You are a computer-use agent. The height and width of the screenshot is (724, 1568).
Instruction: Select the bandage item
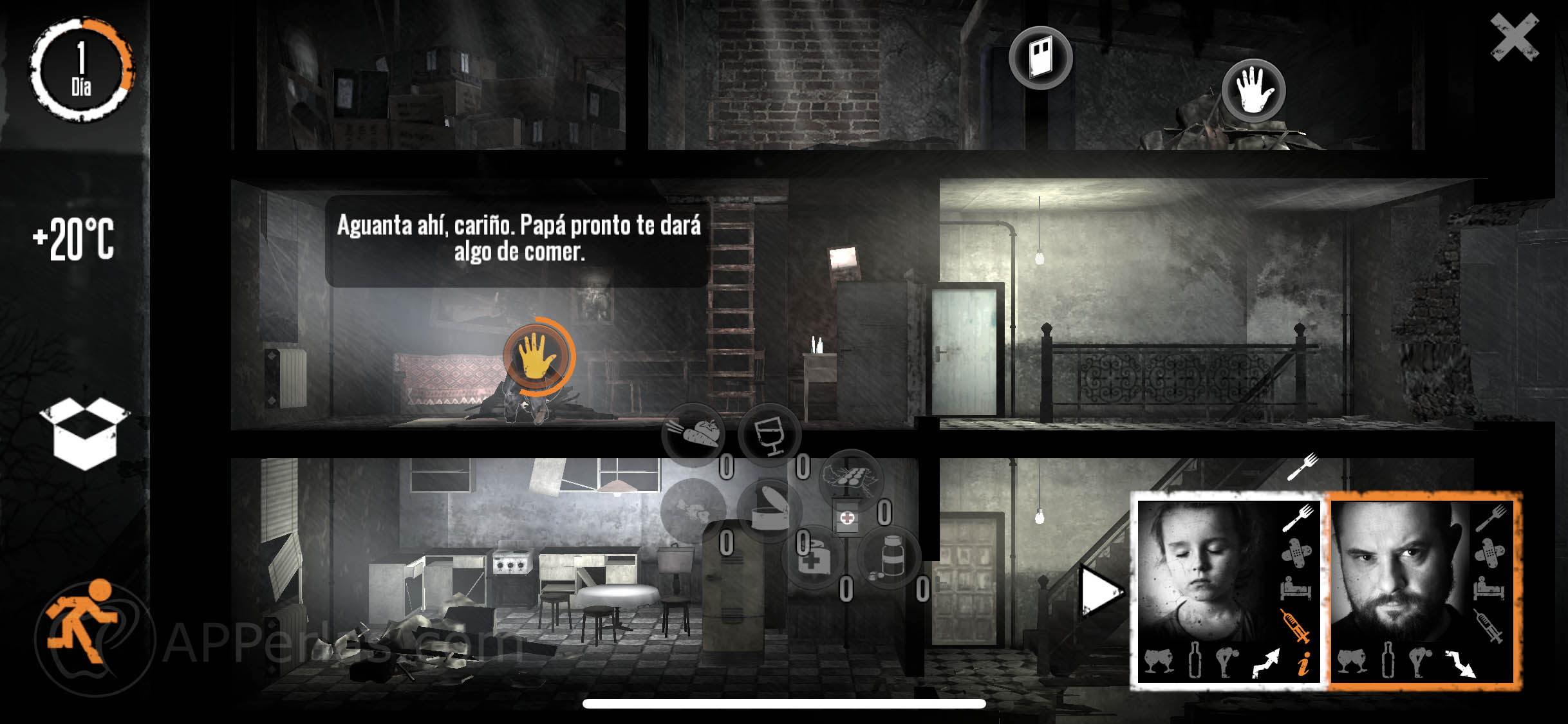(x=812, y=557)
